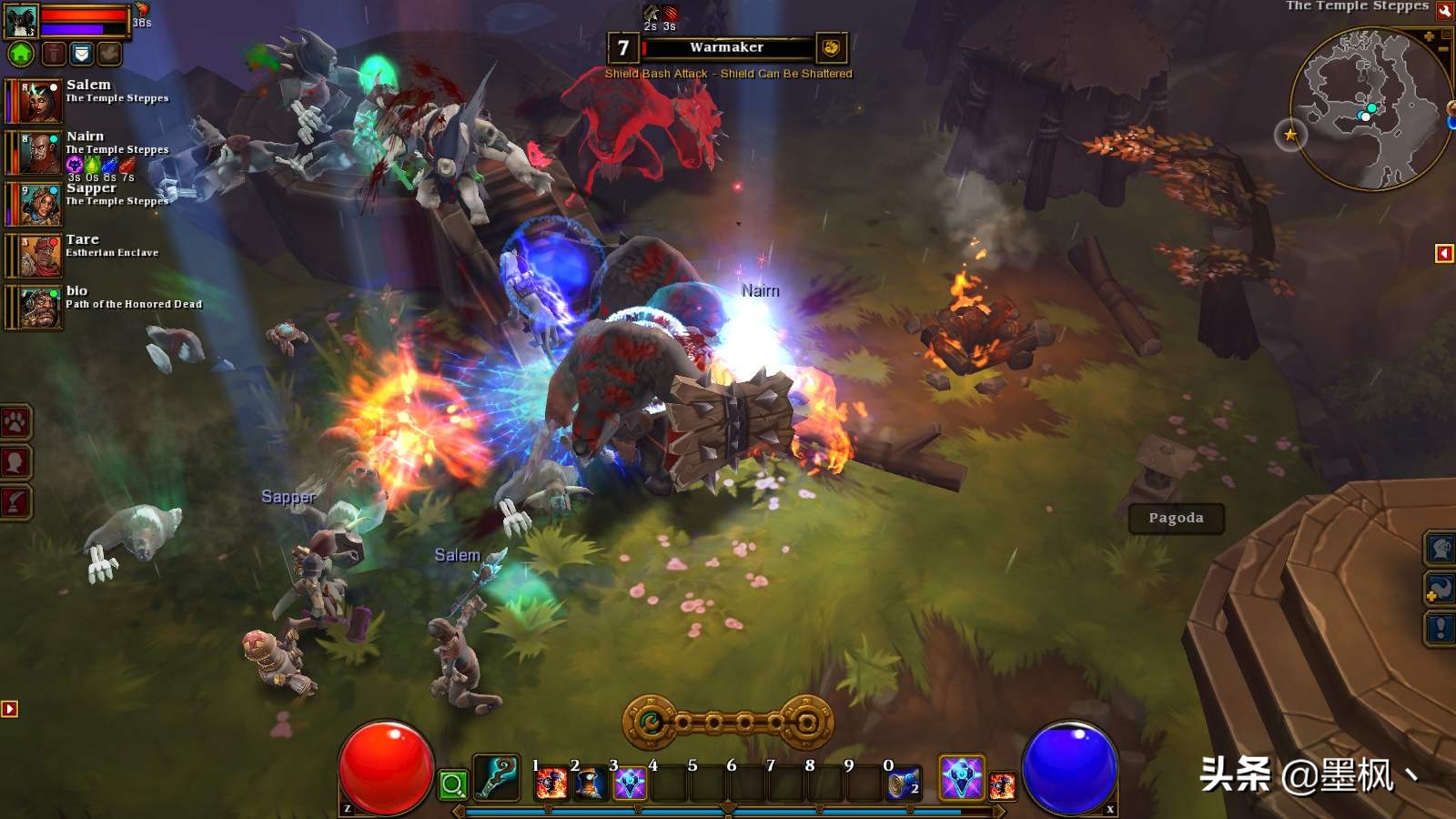Open the wrench settings button

pos(1445,11)
